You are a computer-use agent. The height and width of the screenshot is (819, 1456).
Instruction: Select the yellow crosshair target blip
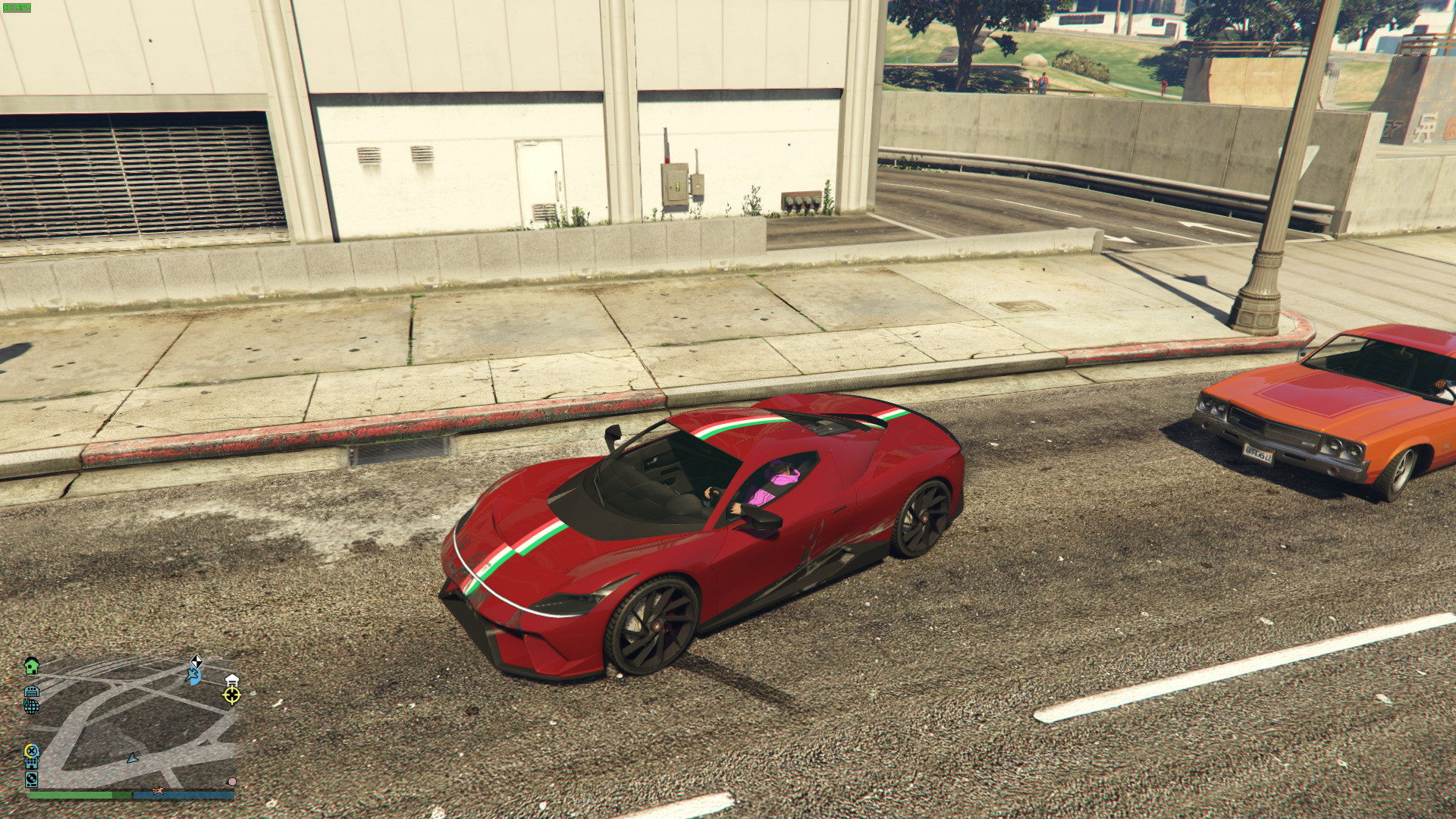click(x=232, y=695)
